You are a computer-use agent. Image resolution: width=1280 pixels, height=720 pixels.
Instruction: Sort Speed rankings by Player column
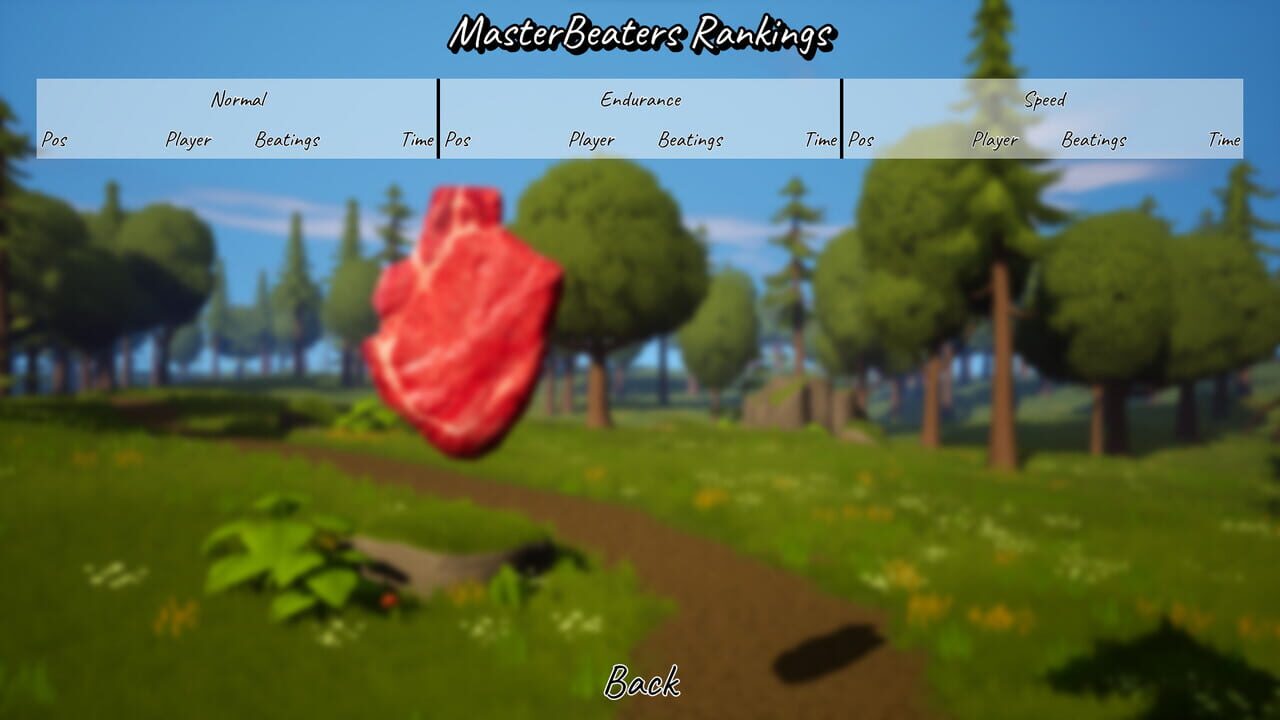click(x=996, y=141)
